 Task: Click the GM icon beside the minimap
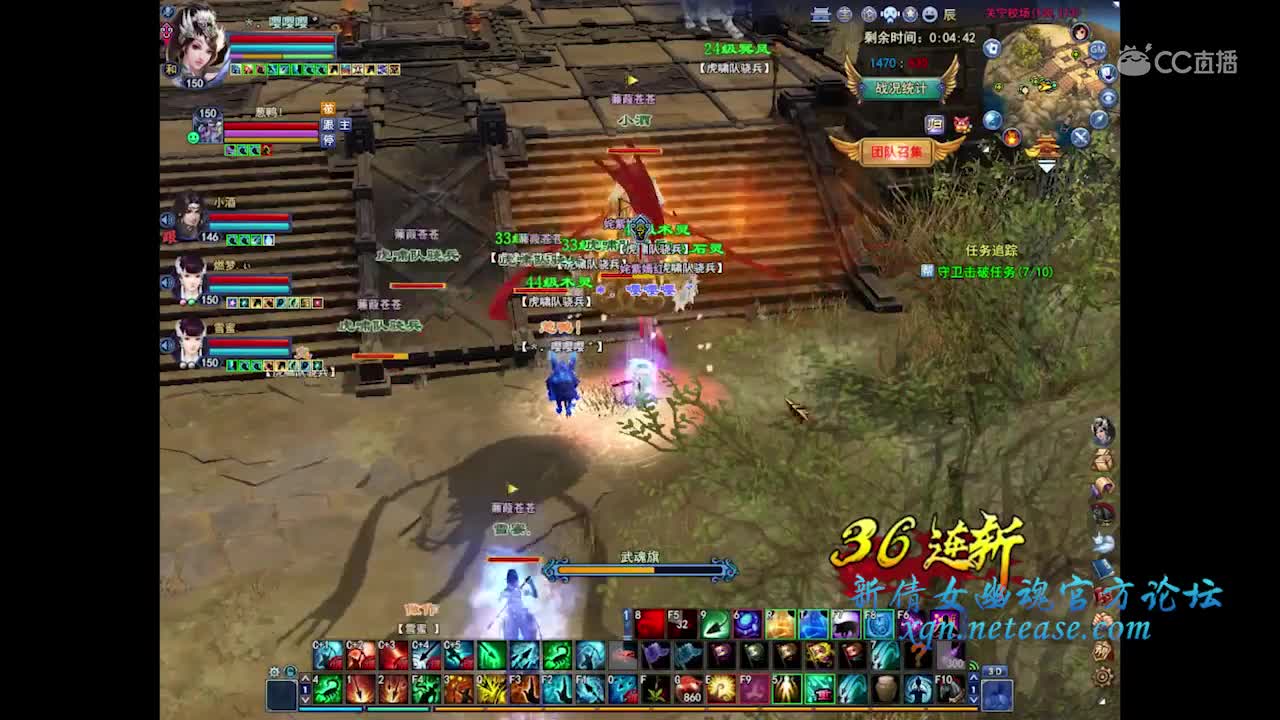coord(1096,50)
